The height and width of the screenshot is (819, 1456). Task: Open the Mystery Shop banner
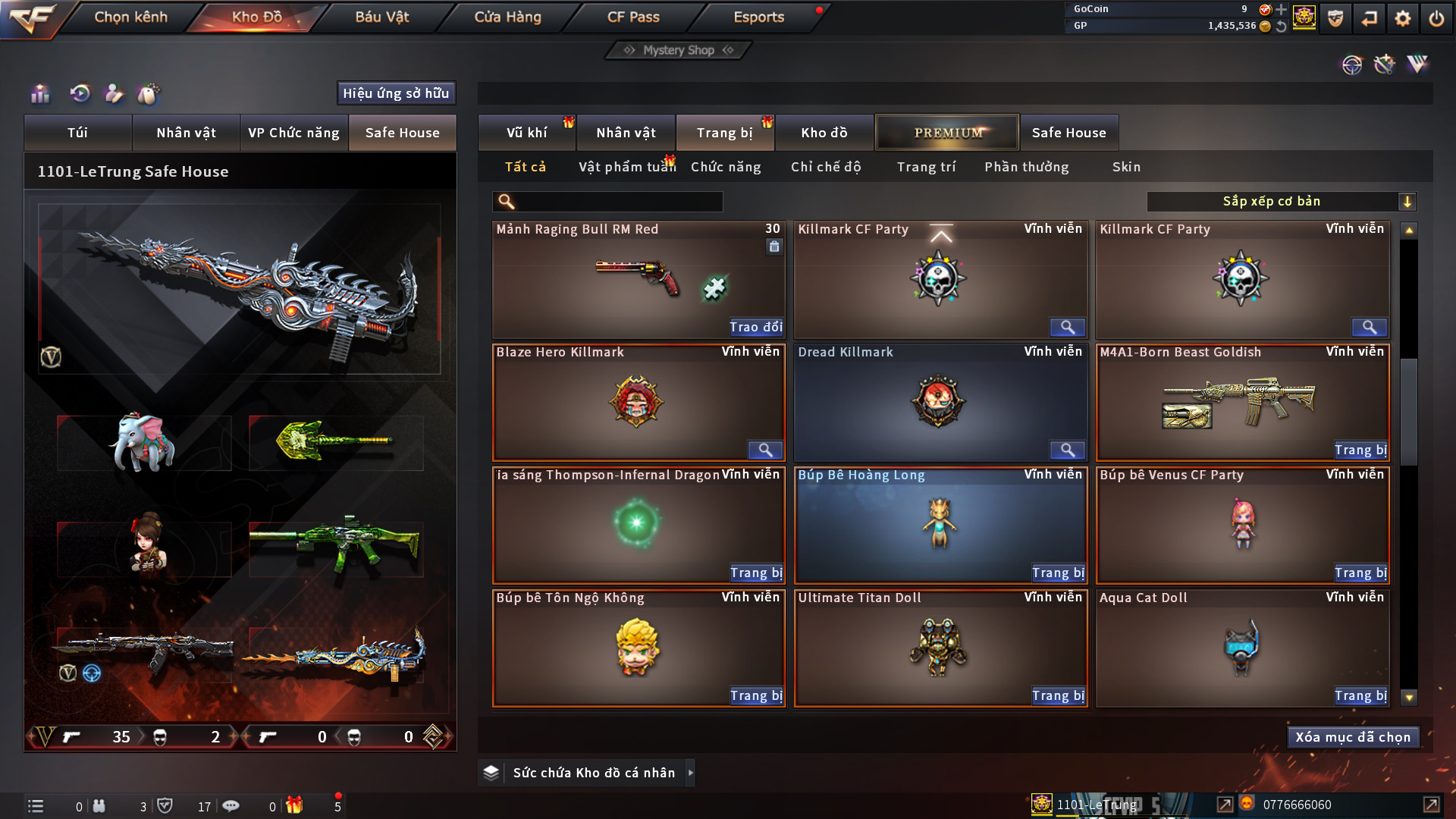[x=679, y=50]
